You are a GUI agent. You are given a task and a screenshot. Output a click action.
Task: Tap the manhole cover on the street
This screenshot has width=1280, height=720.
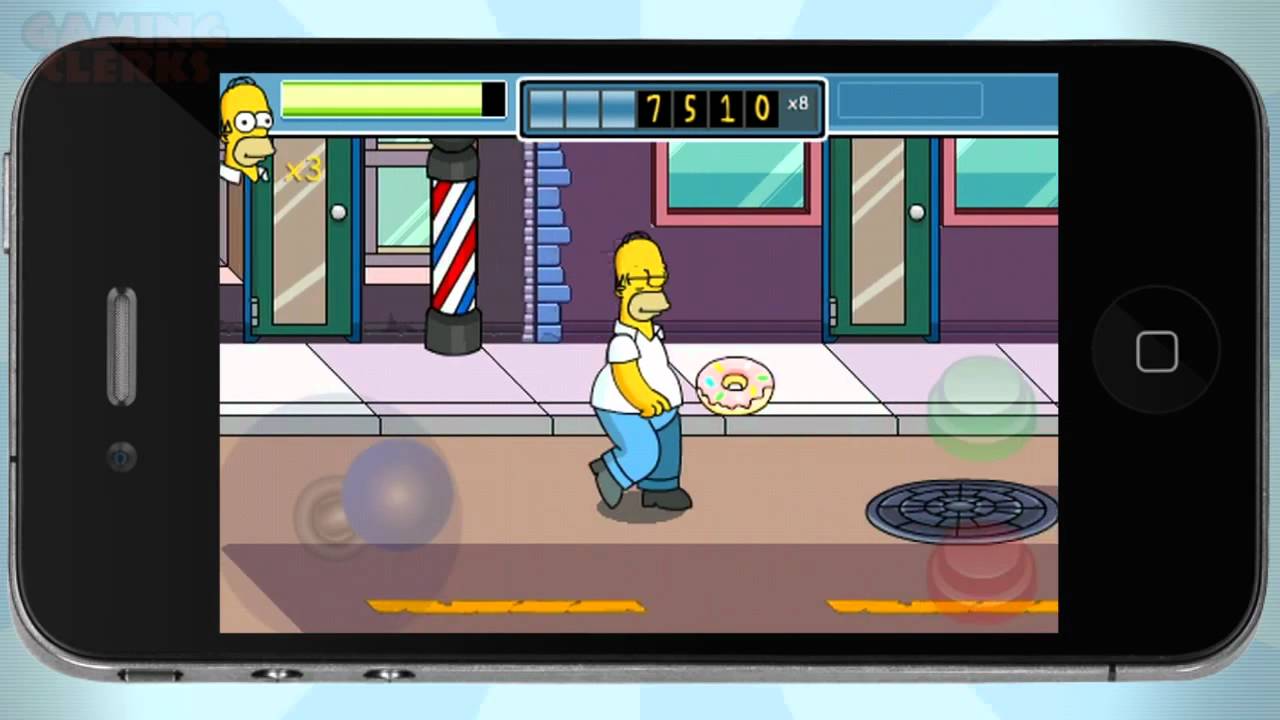pyautogui.click(x=958, y=510)
